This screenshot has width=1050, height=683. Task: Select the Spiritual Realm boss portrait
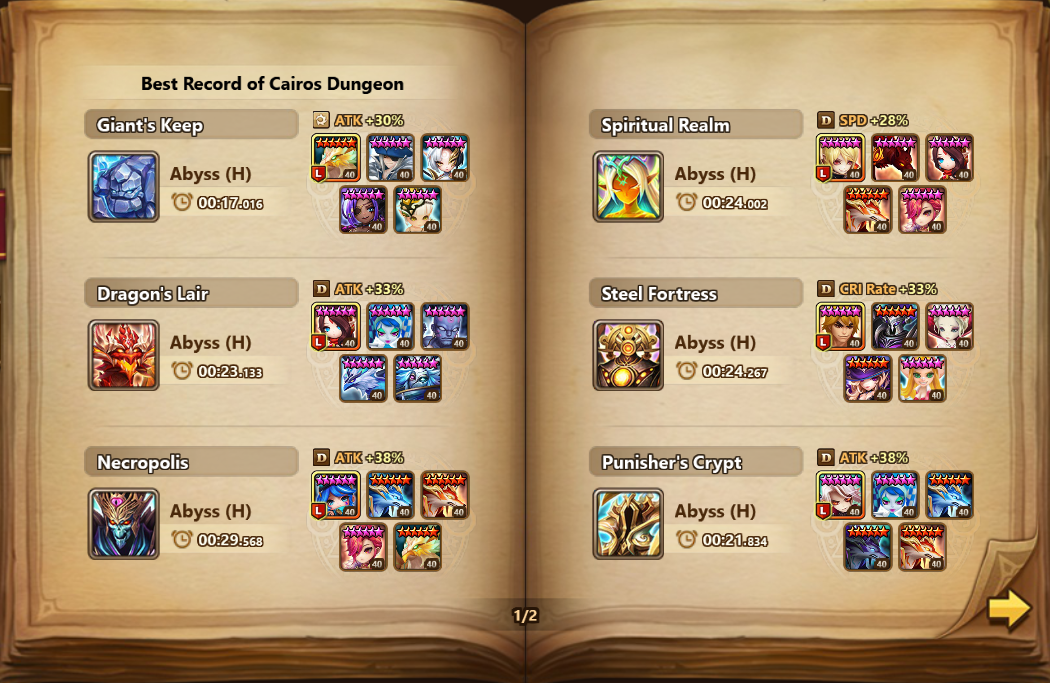[628, 187]
